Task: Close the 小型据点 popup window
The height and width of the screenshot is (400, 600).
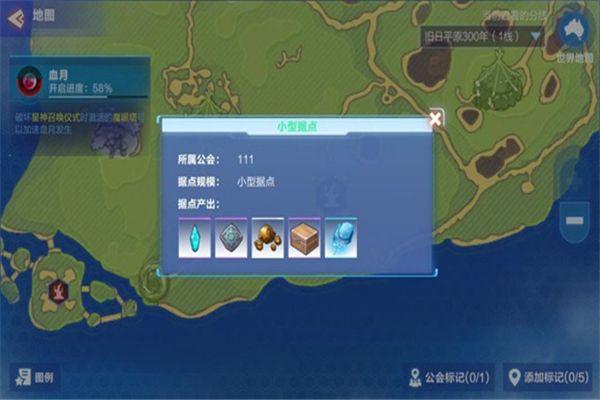Action: pyautogui.click(x=435, y=118)
